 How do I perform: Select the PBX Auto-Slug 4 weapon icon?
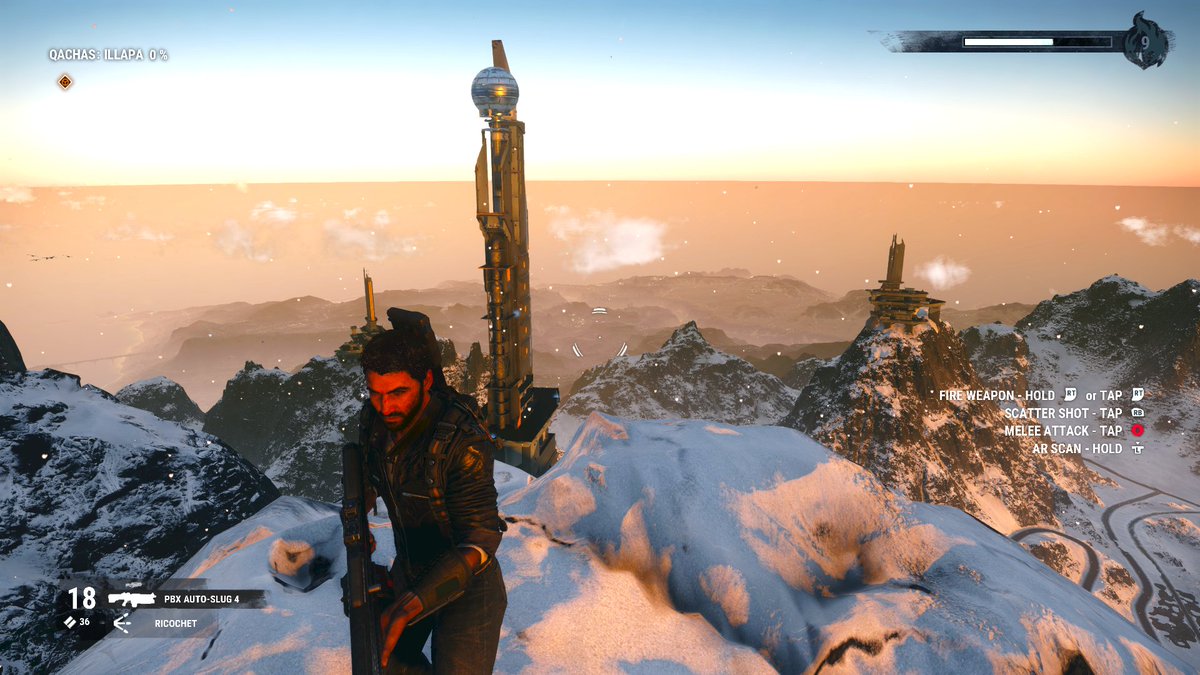[131, 599]
